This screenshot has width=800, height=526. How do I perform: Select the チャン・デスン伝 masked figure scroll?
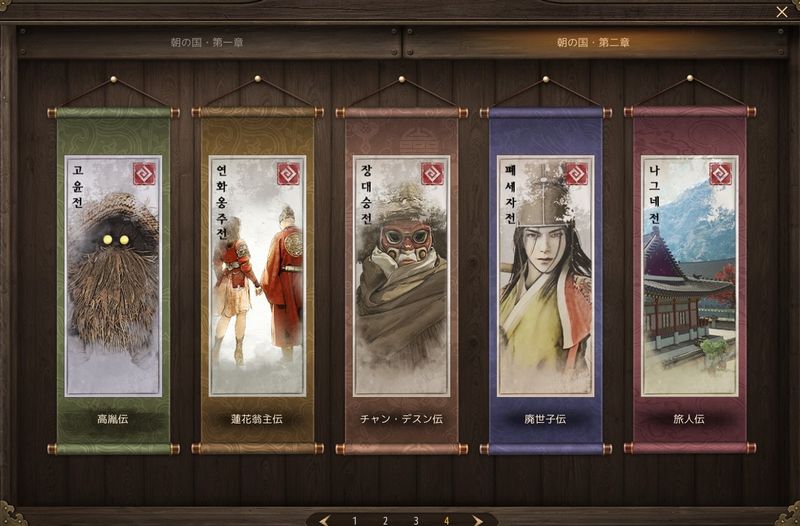coord(401,280)
